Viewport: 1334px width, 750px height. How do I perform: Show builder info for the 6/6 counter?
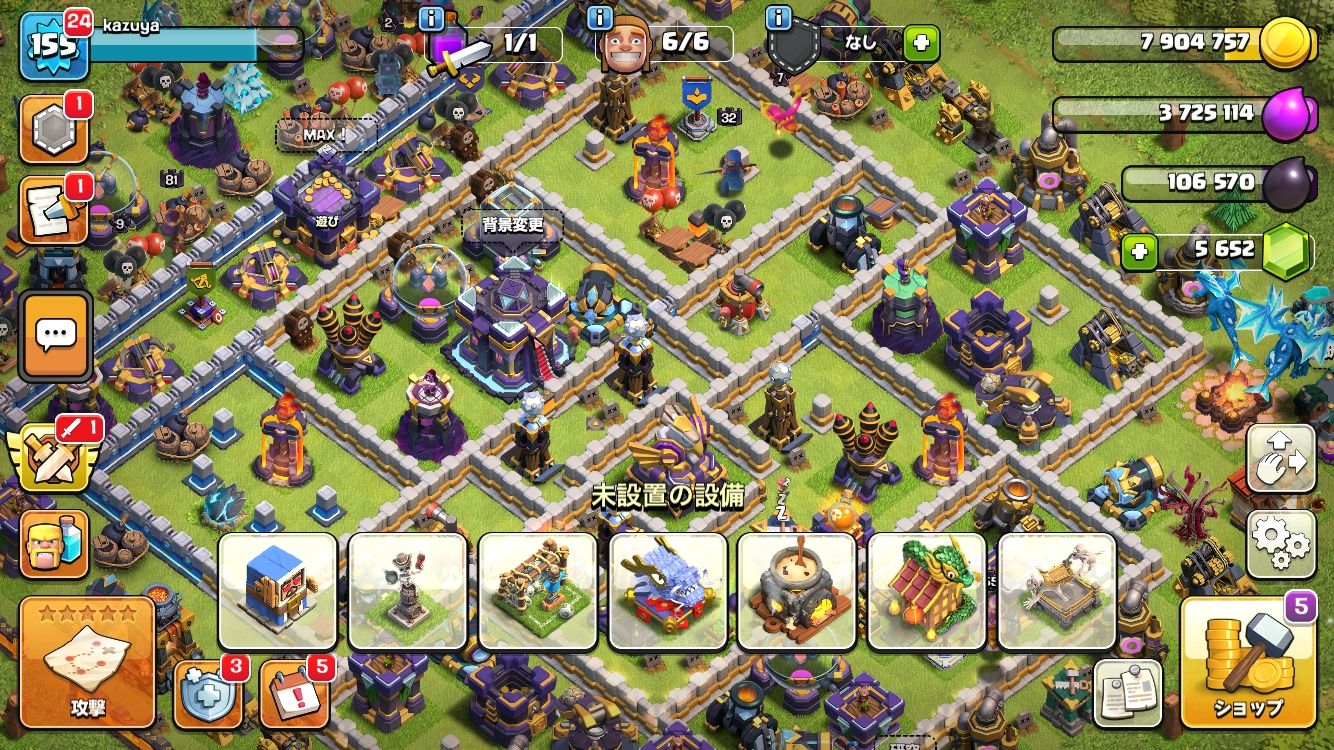[600, 17]
